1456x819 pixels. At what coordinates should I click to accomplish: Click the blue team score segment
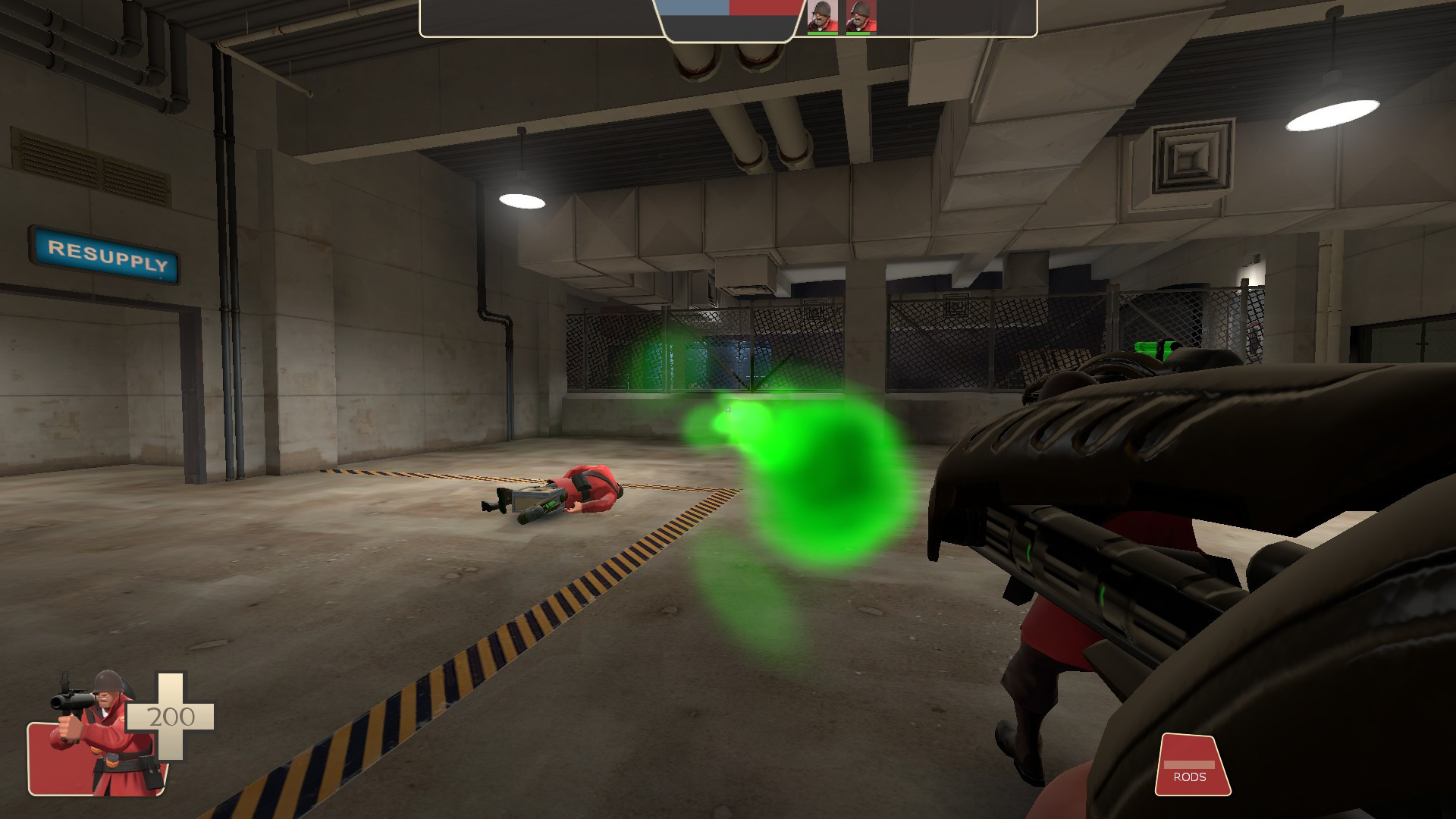click(694, 8)
